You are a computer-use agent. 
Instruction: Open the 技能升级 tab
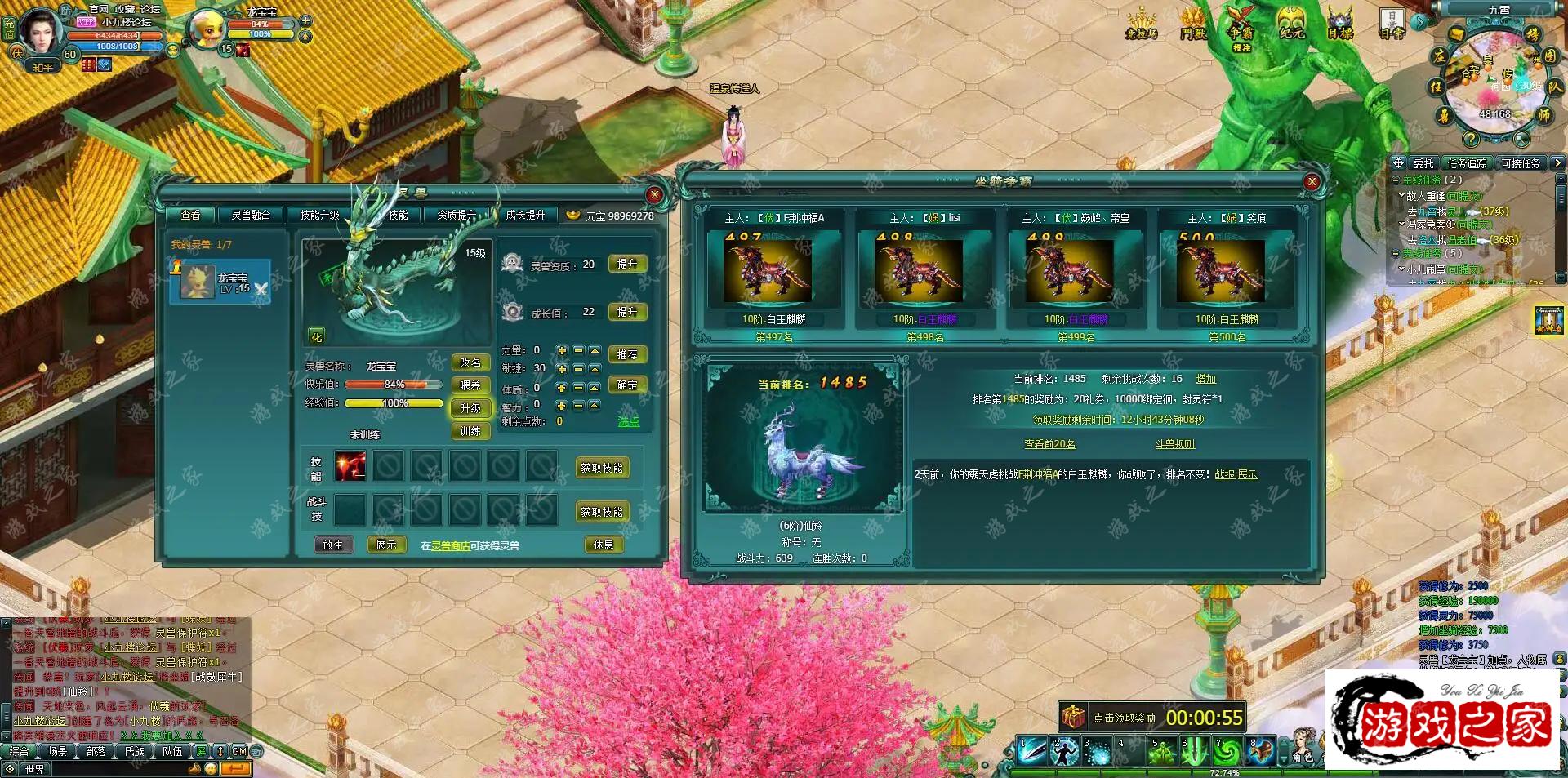(319, 215)
